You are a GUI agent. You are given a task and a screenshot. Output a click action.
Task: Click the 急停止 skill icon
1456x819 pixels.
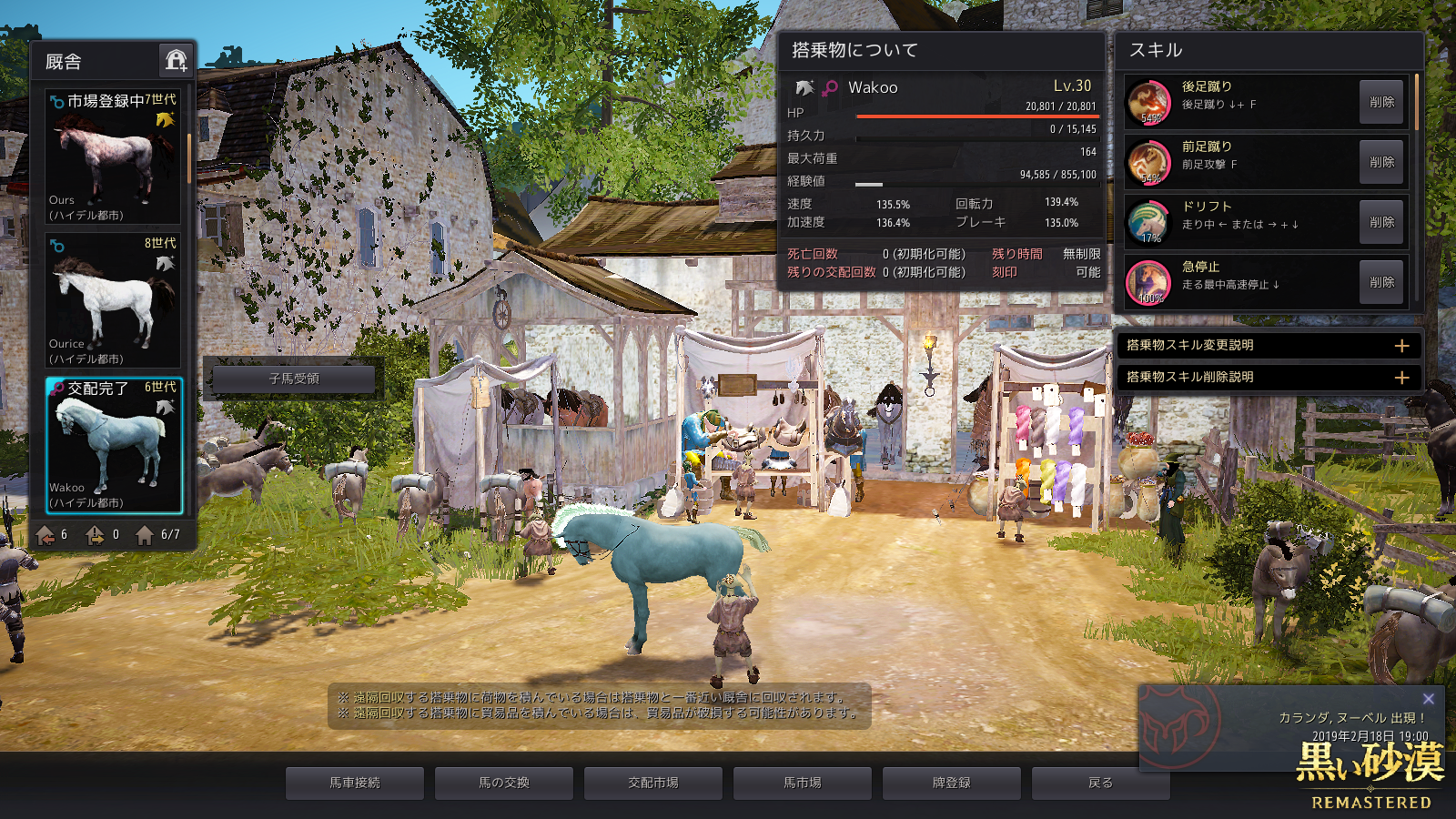[1148, 282]
